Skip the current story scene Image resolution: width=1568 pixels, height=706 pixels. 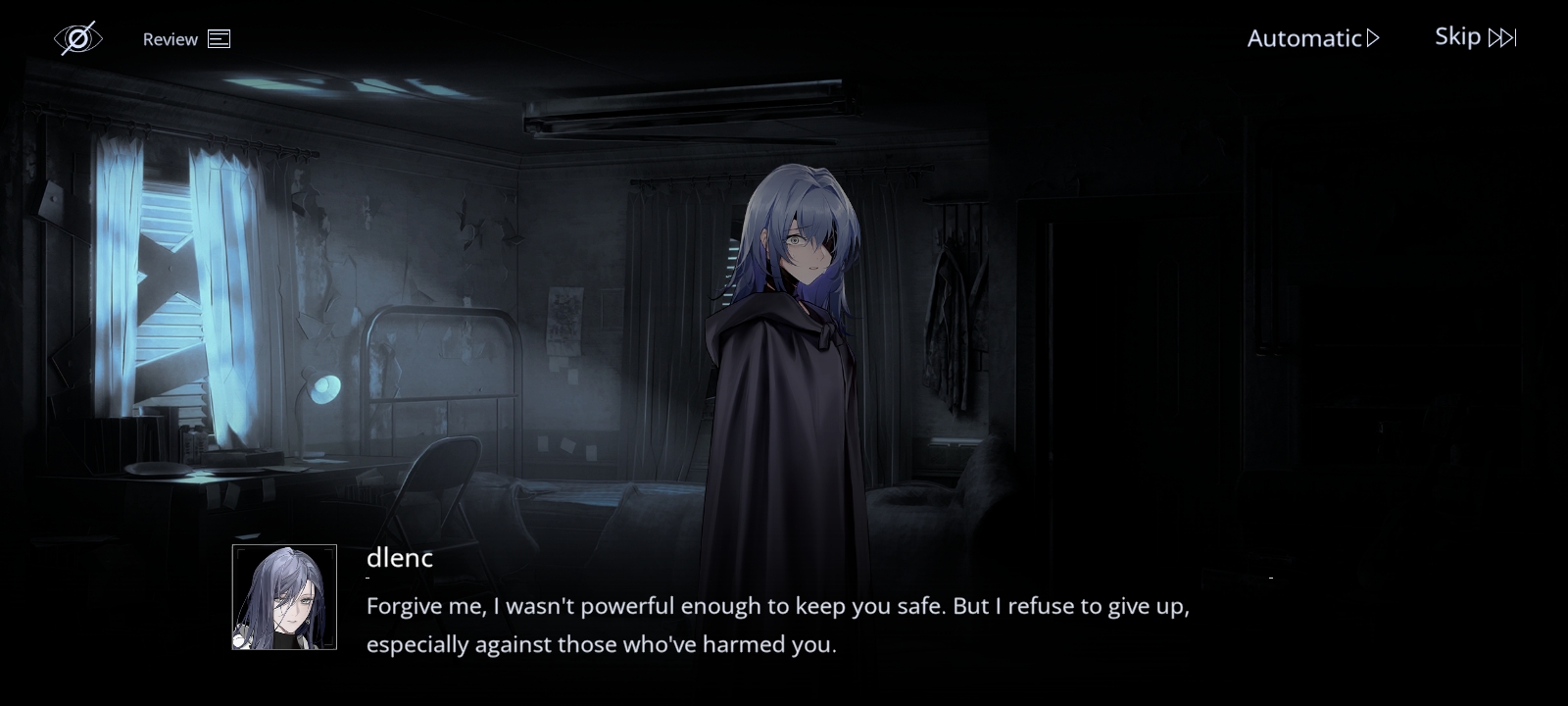pos(1475,37)
